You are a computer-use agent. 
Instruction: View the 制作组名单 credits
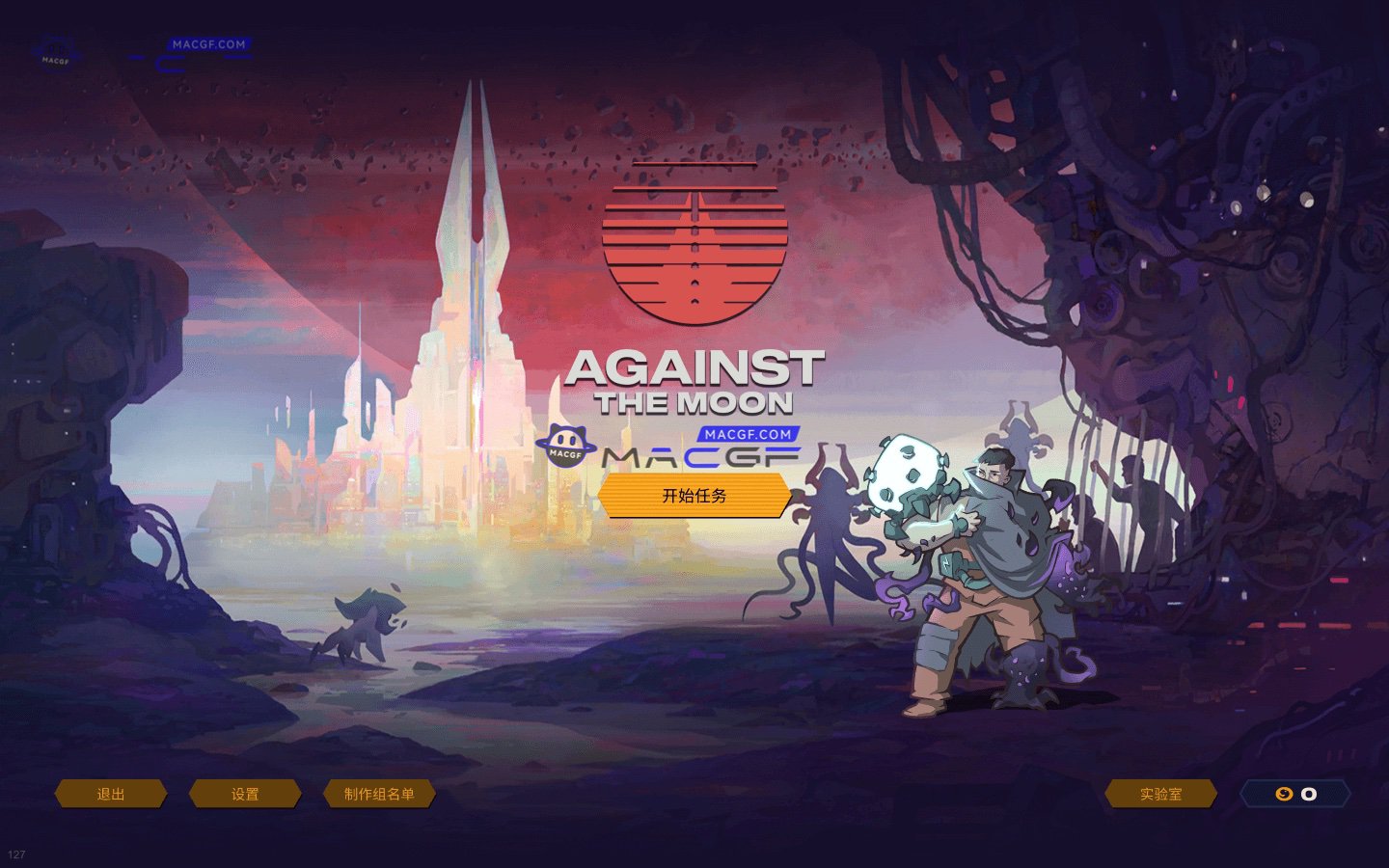(379, 794)
